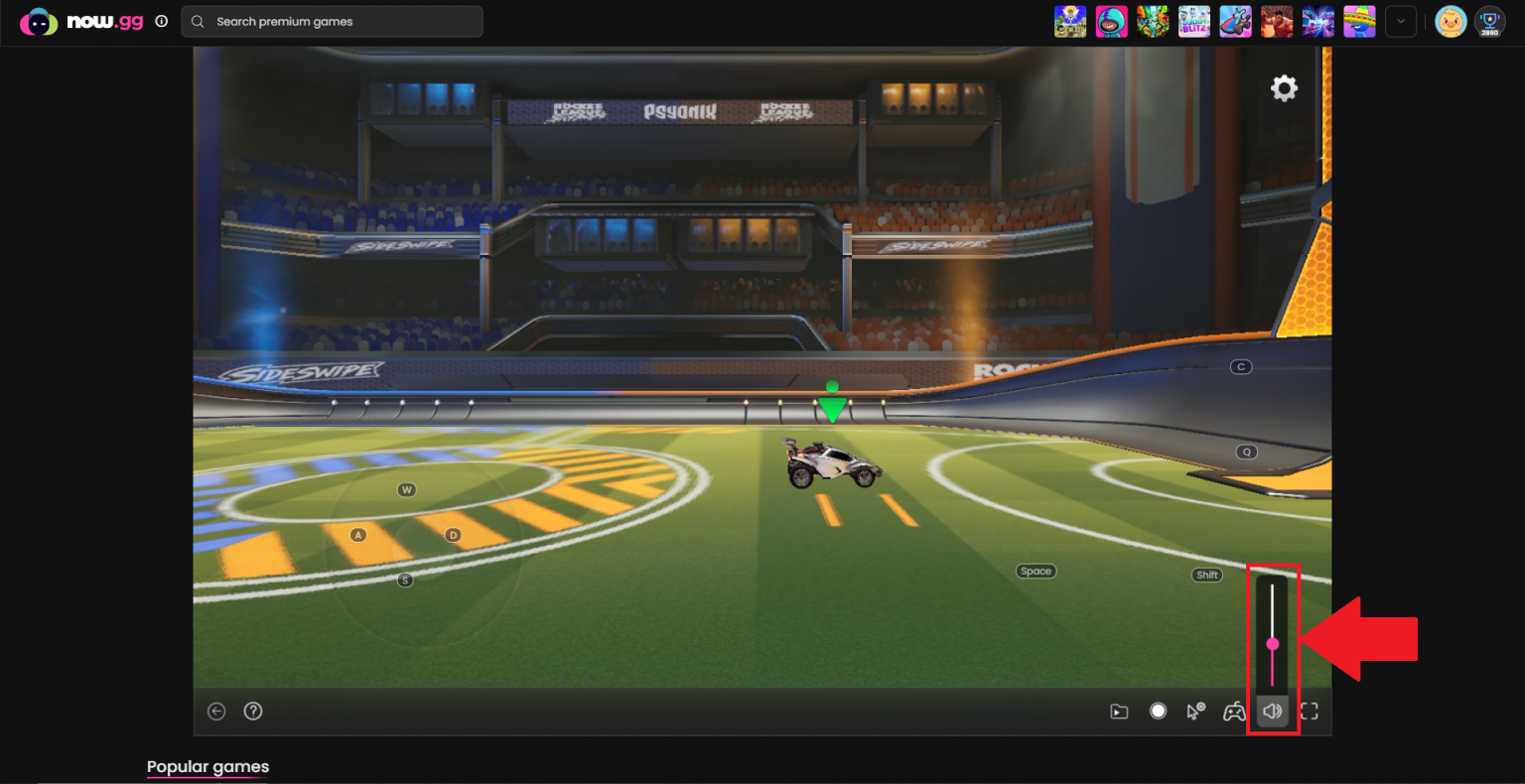Click the Search premium games field
Image resolution: width=1525 pixels, height=784 pixels.
pos(333,21)
